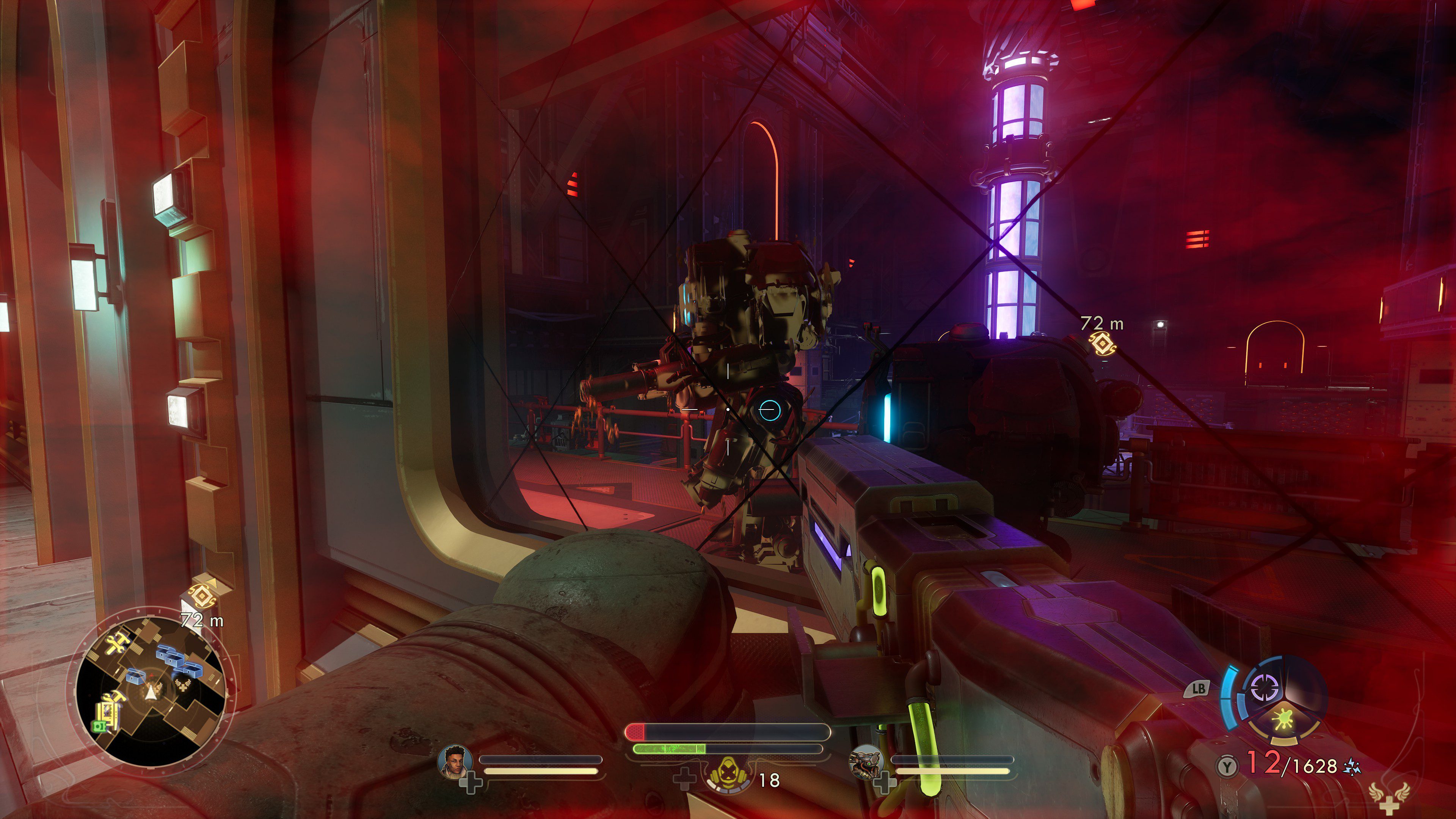Click the robot companion portrait
Image resolution: width=1456 pixels, height=819 pixels.
coord(866,761)
